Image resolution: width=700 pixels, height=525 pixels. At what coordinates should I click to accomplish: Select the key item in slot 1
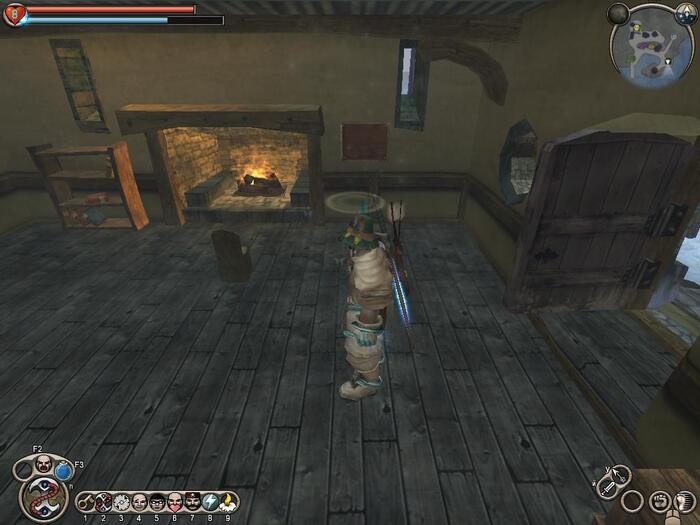[x=86, y=502]
